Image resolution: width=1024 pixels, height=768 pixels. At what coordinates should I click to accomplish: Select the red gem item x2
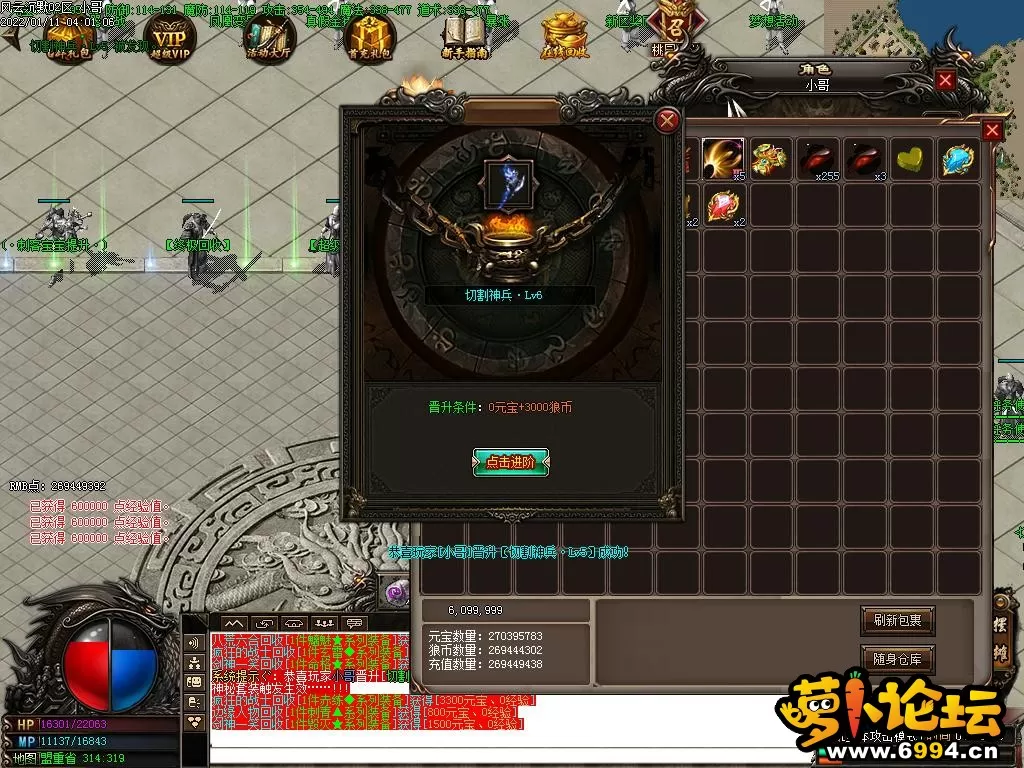[x=723, y=207]
